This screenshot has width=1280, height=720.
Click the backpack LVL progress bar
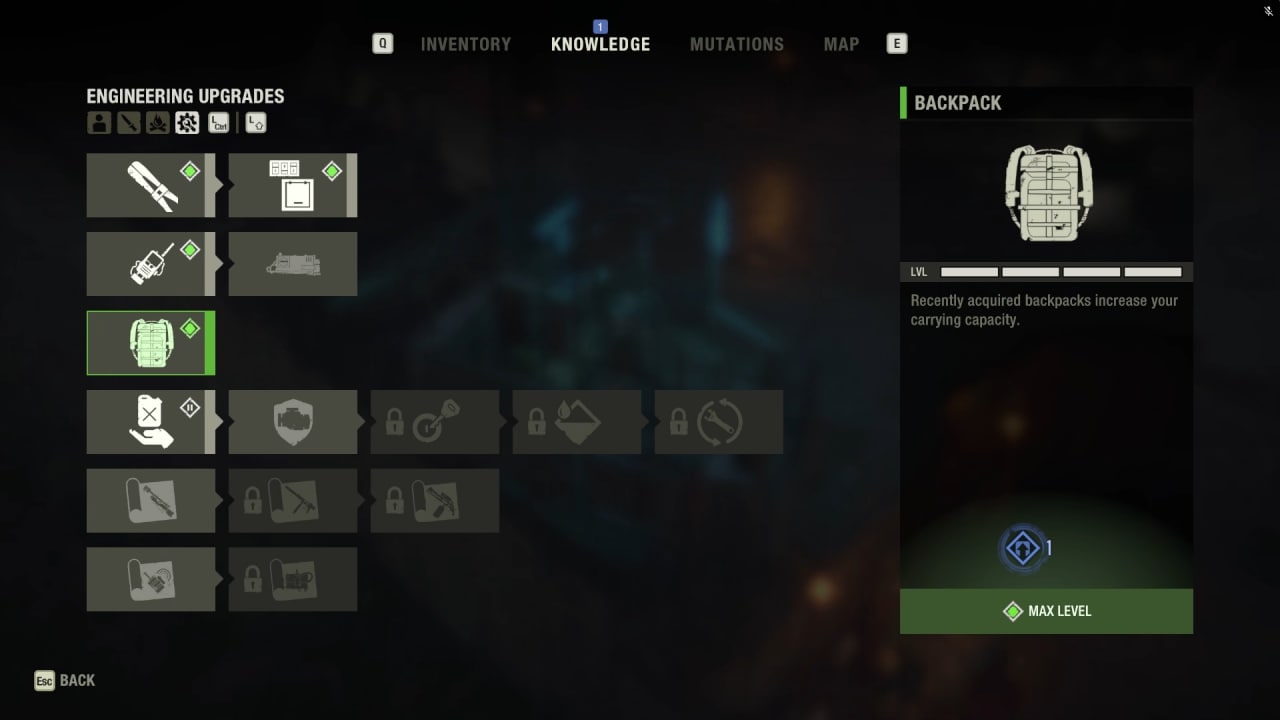pos(1060,271)
